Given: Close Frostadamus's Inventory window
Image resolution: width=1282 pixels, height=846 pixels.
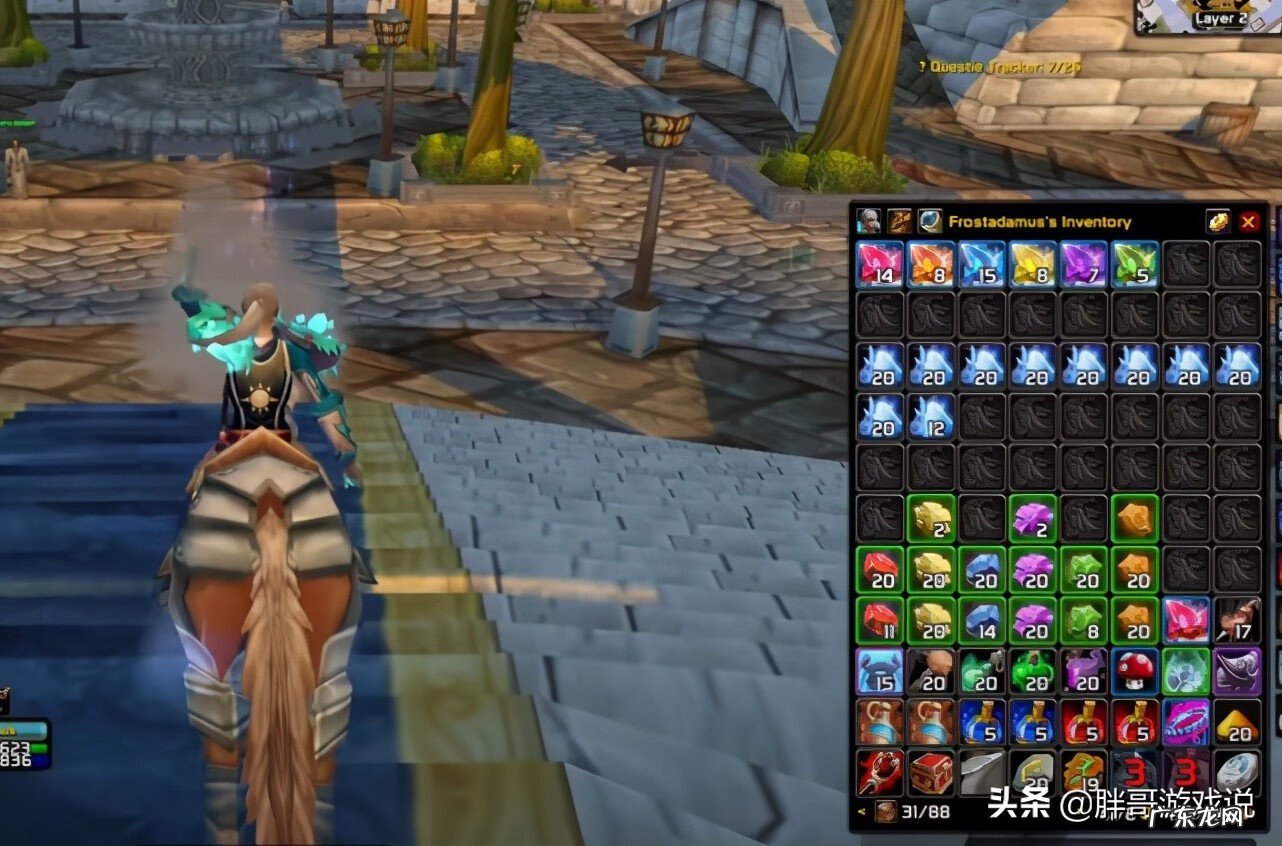Looking at the screenshot, I should point(1248,222).
